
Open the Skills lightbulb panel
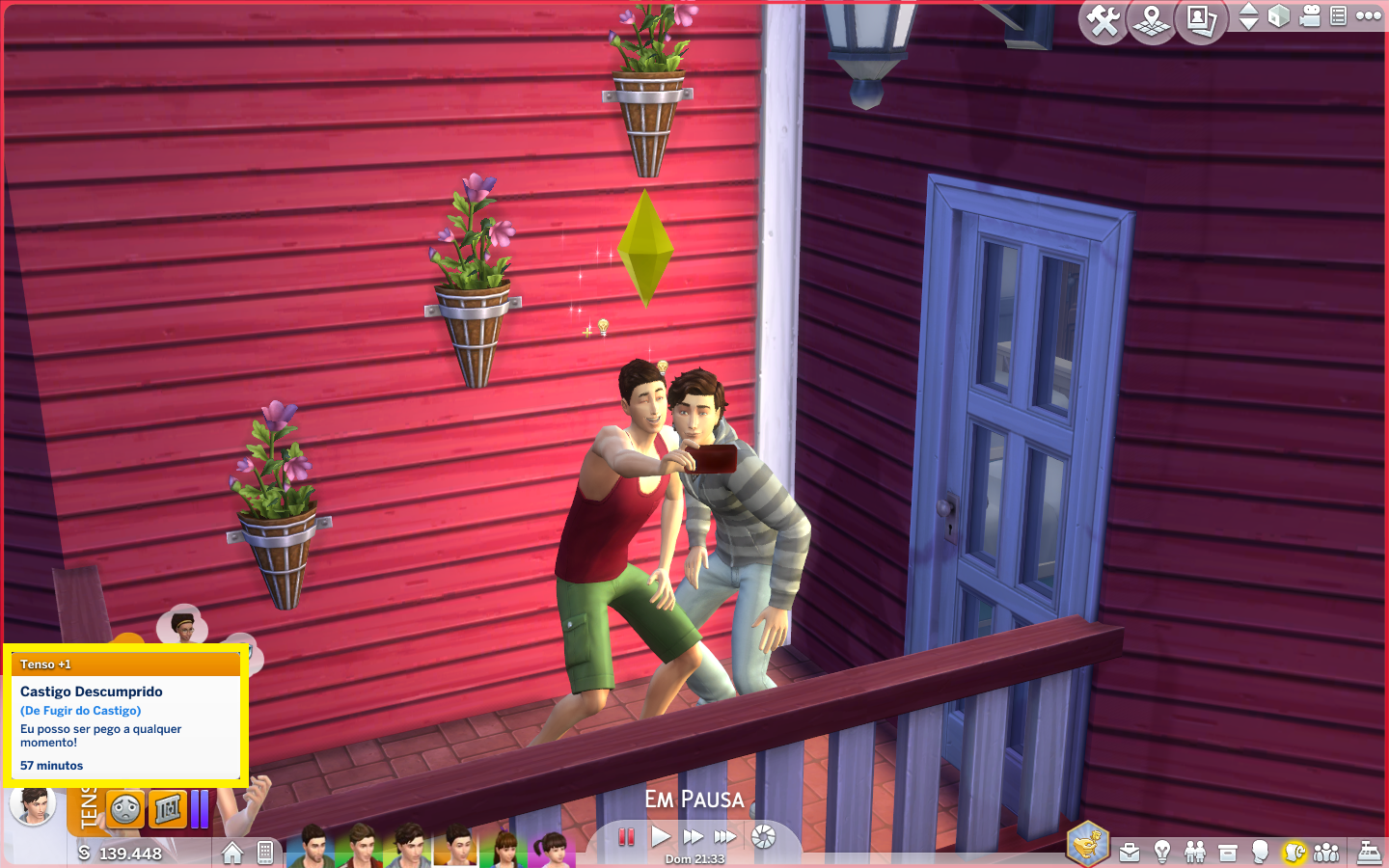1162,853
